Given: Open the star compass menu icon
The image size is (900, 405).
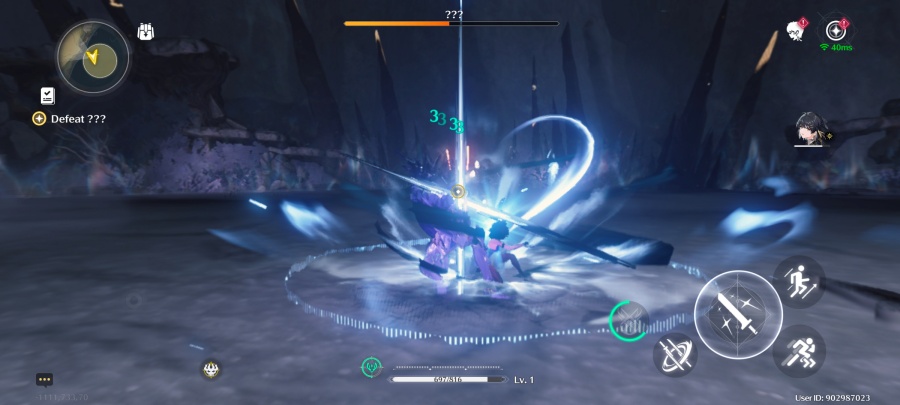Looking at the screenshot, I should coord(836,29).
